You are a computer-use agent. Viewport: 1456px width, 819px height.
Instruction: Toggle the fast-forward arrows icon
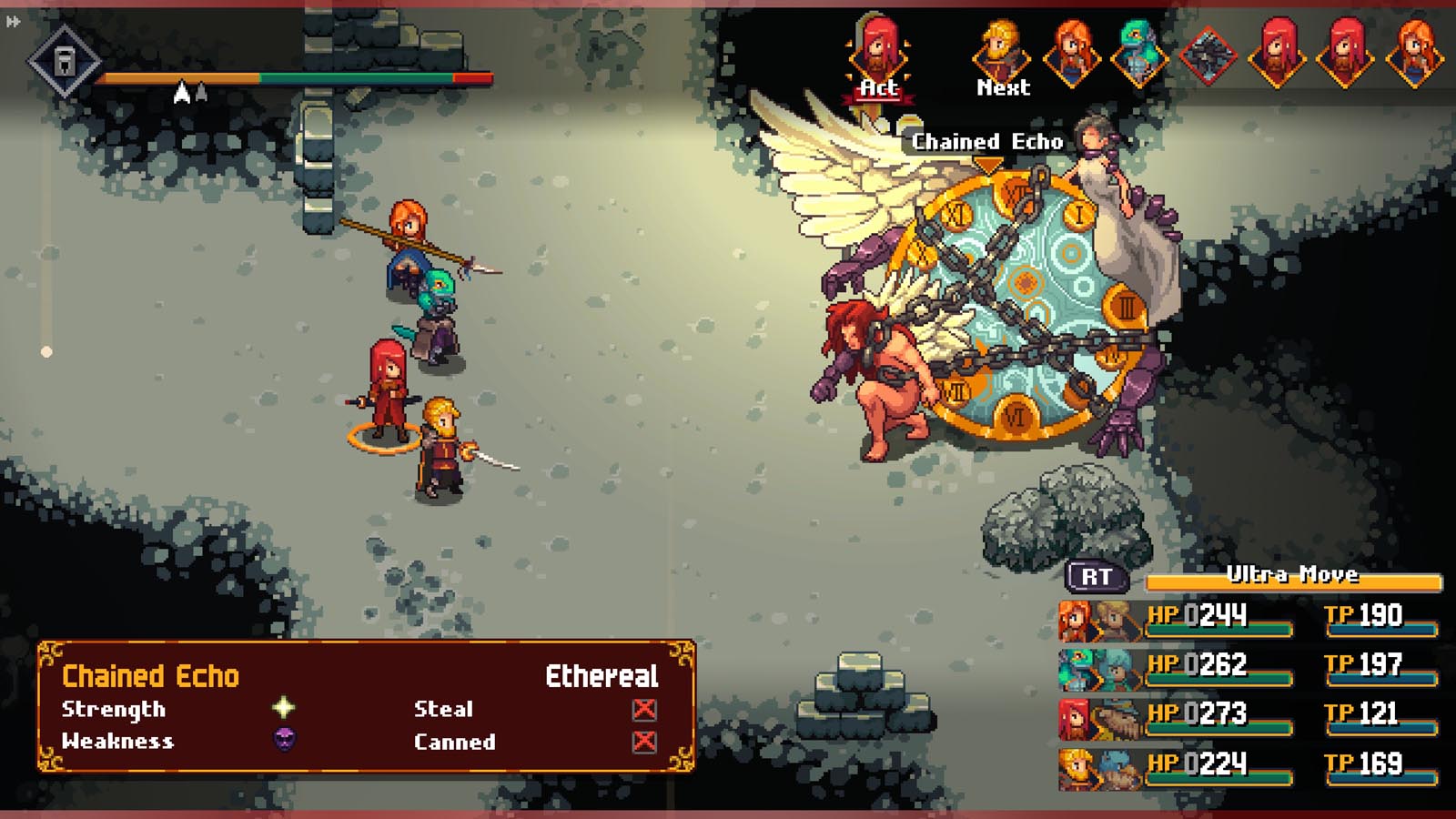coord(13,22)
